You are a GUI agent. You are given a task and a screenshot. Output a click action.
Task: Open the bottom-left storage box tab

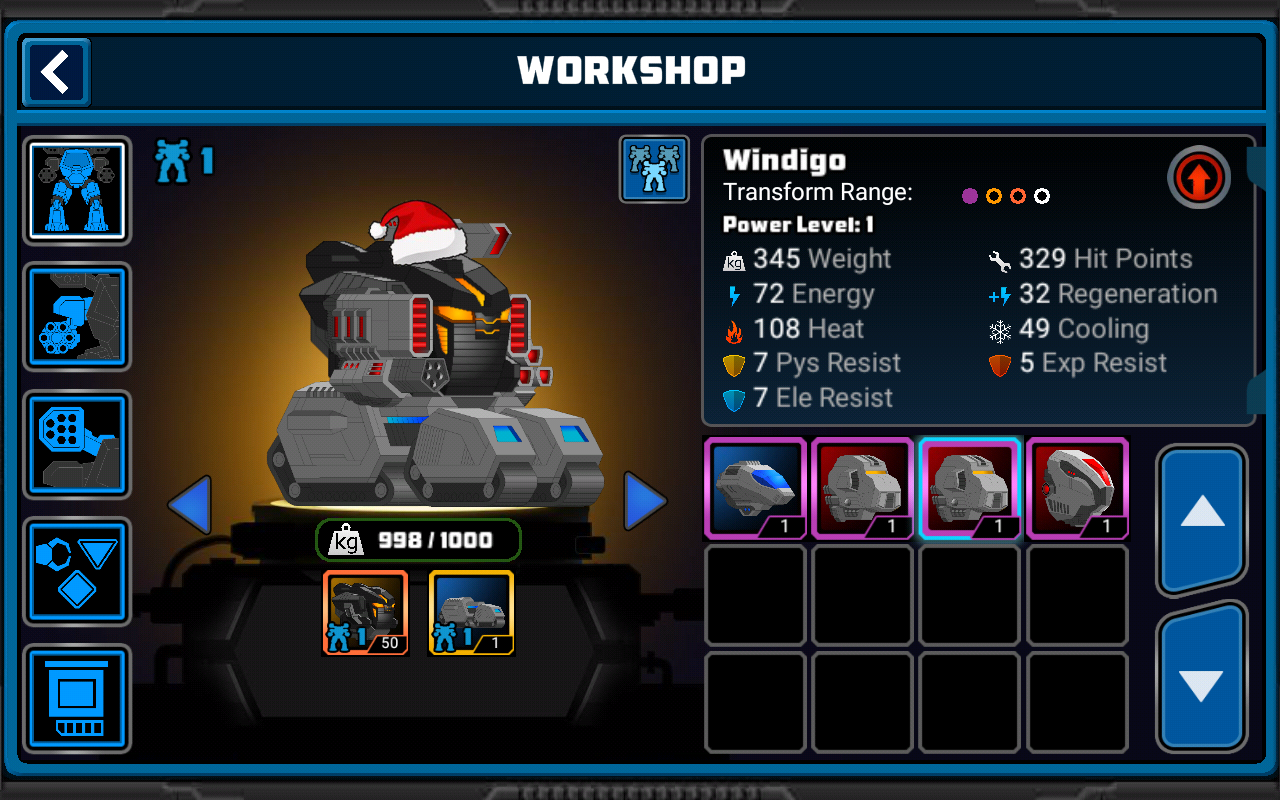click(77, 698)
